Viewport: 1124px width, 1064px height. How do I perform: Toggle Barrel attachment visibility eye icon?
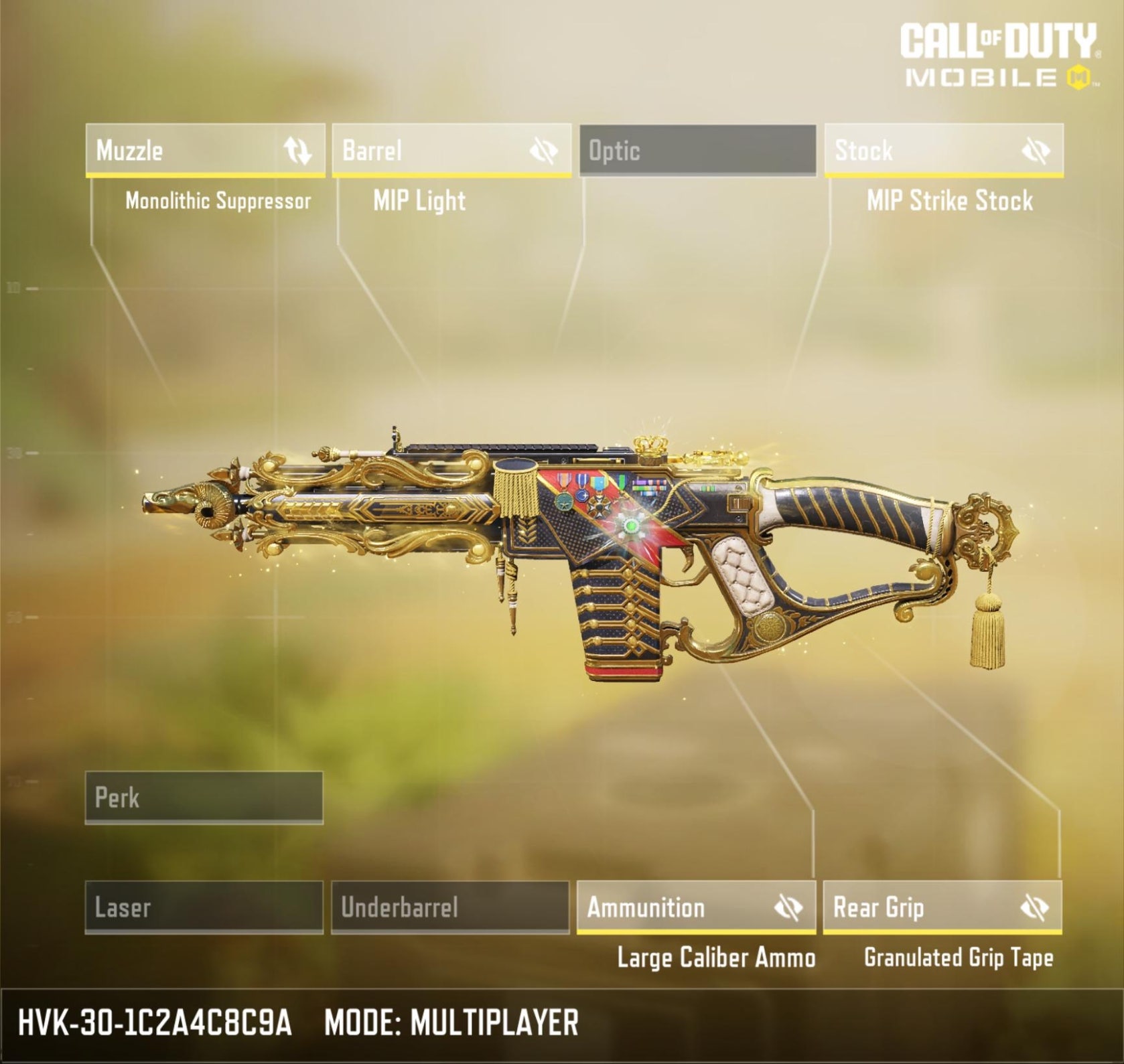tap(543, 151)
